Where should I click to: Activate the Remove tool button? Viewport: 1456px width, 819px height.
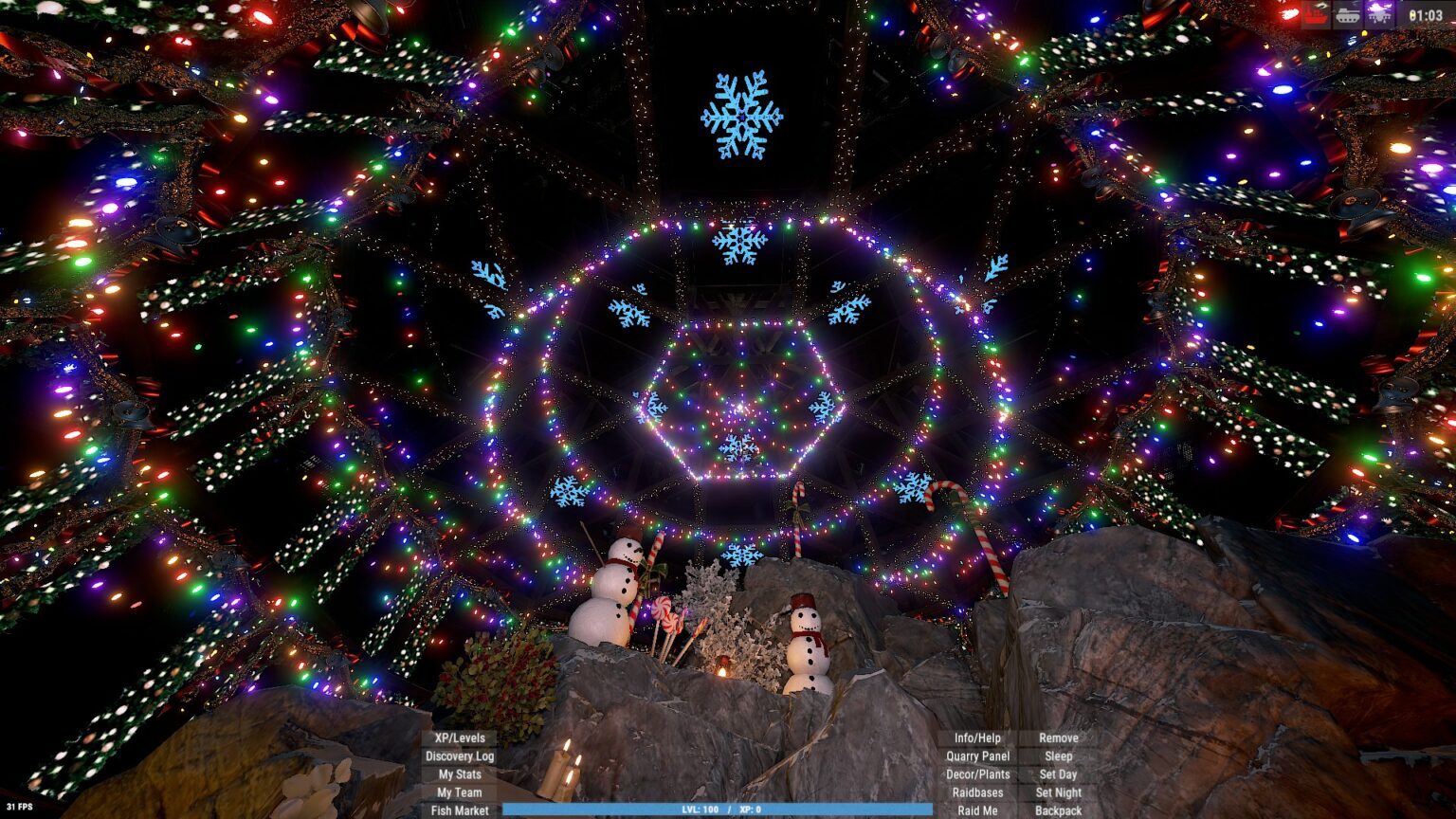pyautogui.click(x=1058, y=737)
